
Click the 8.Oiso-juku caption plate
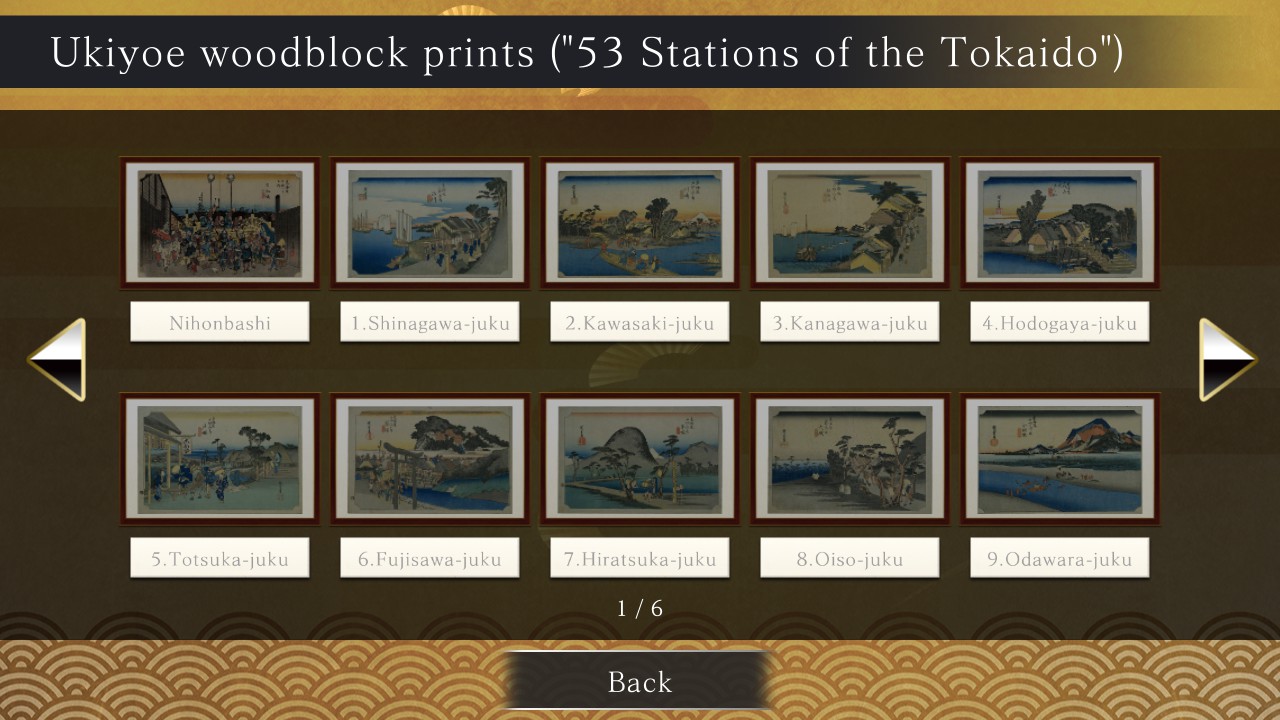[x=849, y=557]
